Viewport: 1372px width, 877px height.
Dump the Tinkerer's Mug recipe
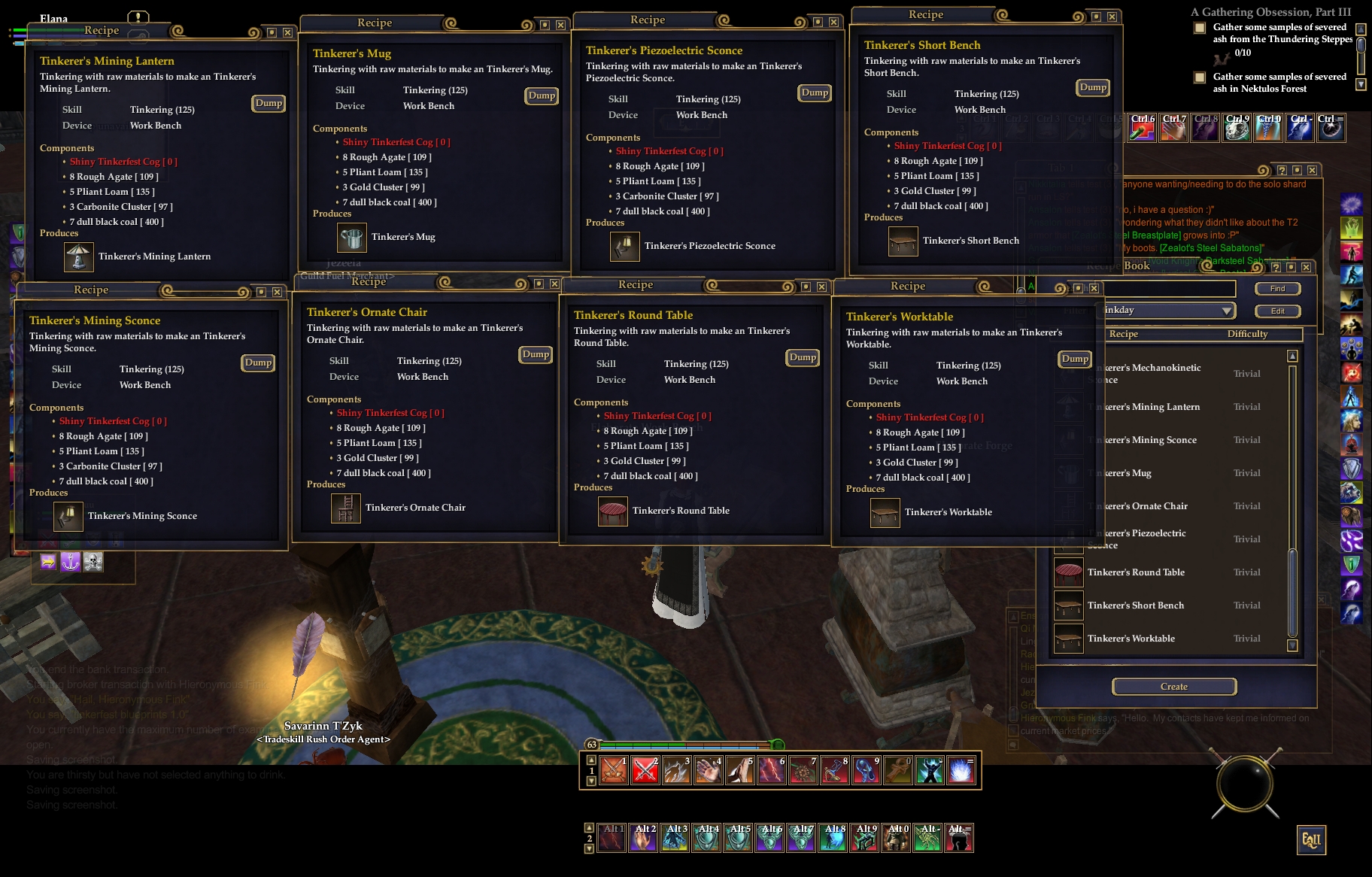tap(542, 96)
